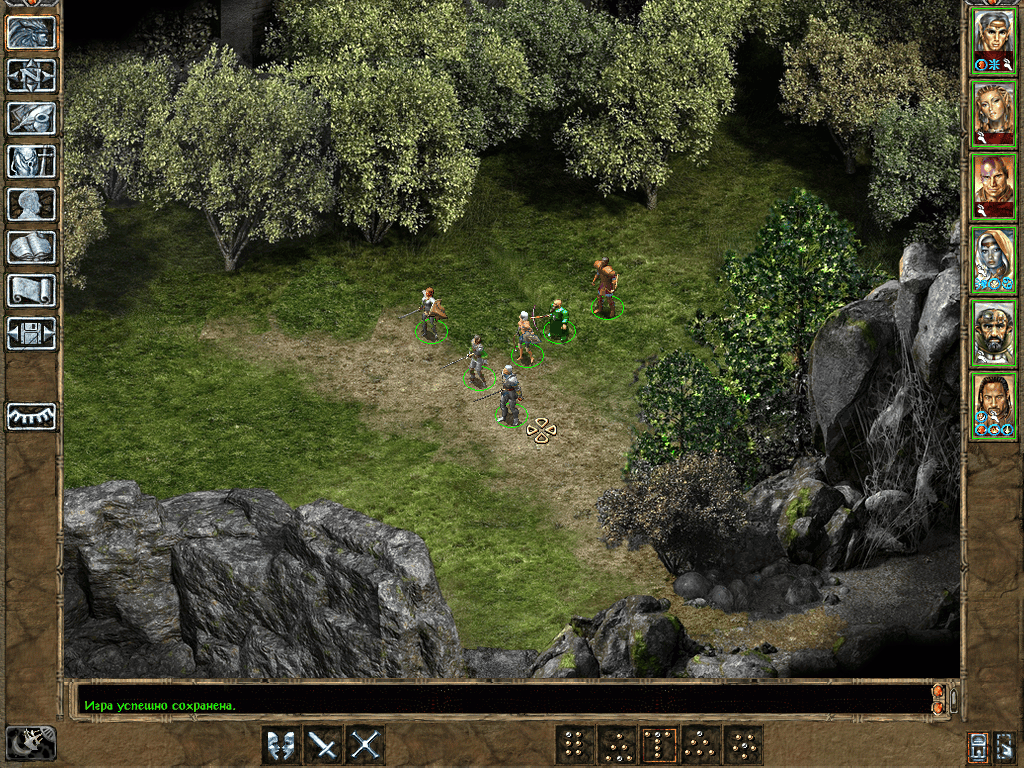Viewport: 1024px width, 768px height.
Task: Open the area map with the compass button
Action: click(x=32, y=75)
